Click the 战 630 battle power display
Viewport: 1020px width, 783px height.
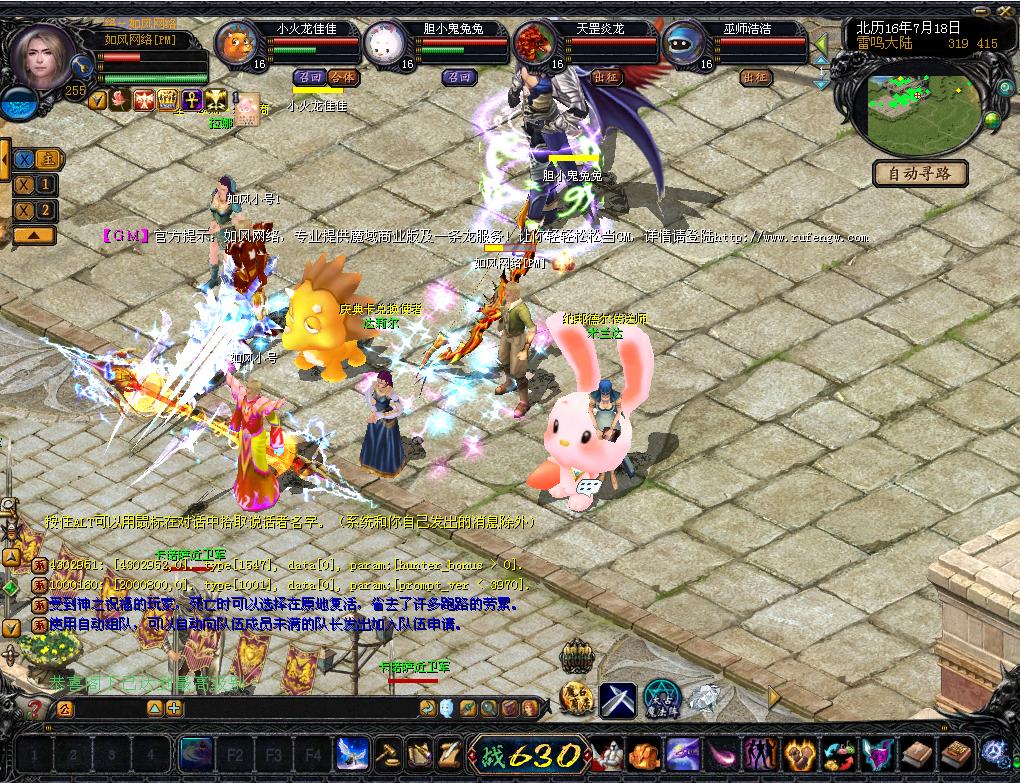pos(530,754)
